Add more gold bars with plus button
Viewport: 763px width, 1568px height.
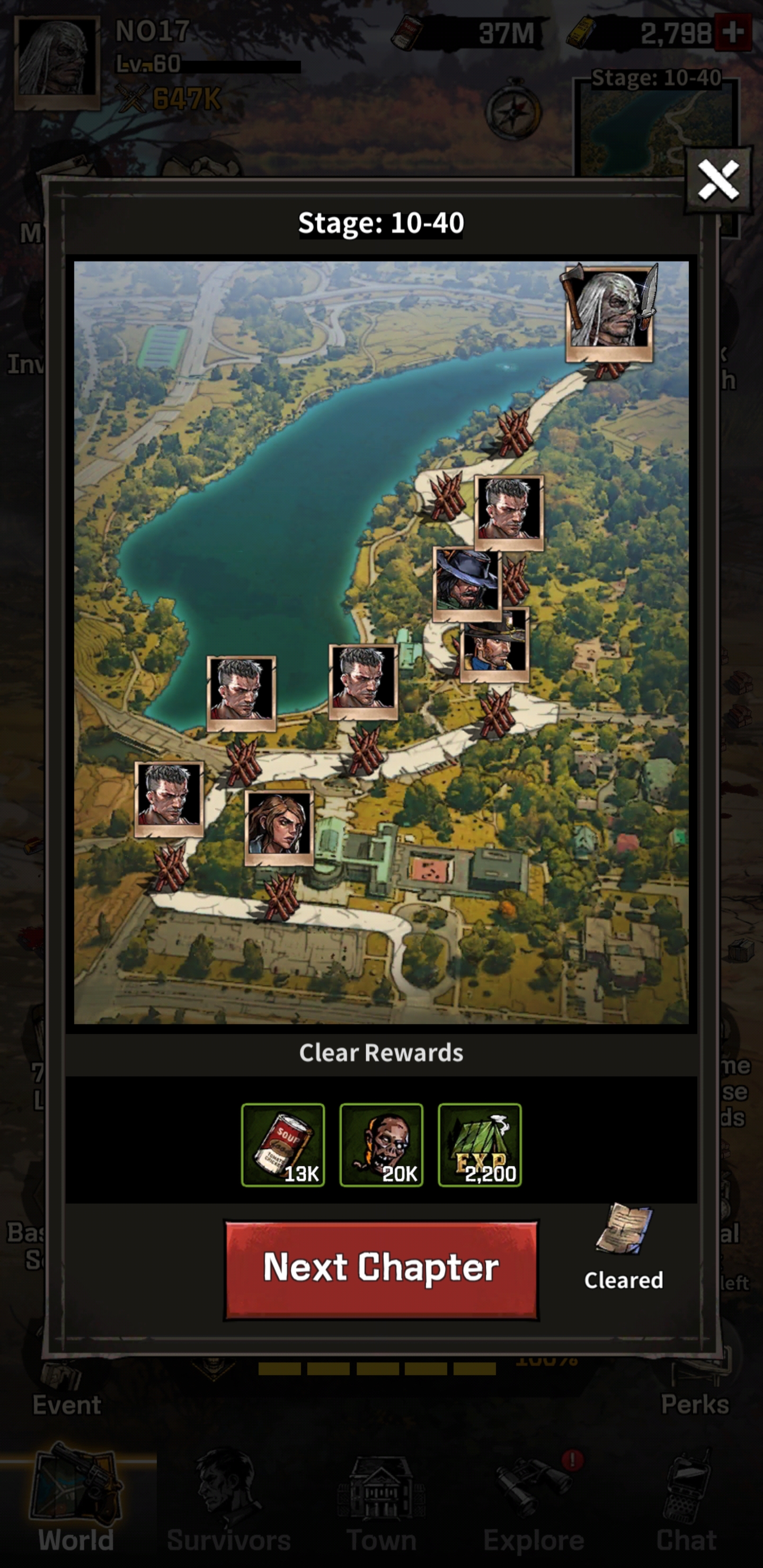pyautogui.click(x=733, y=33)
